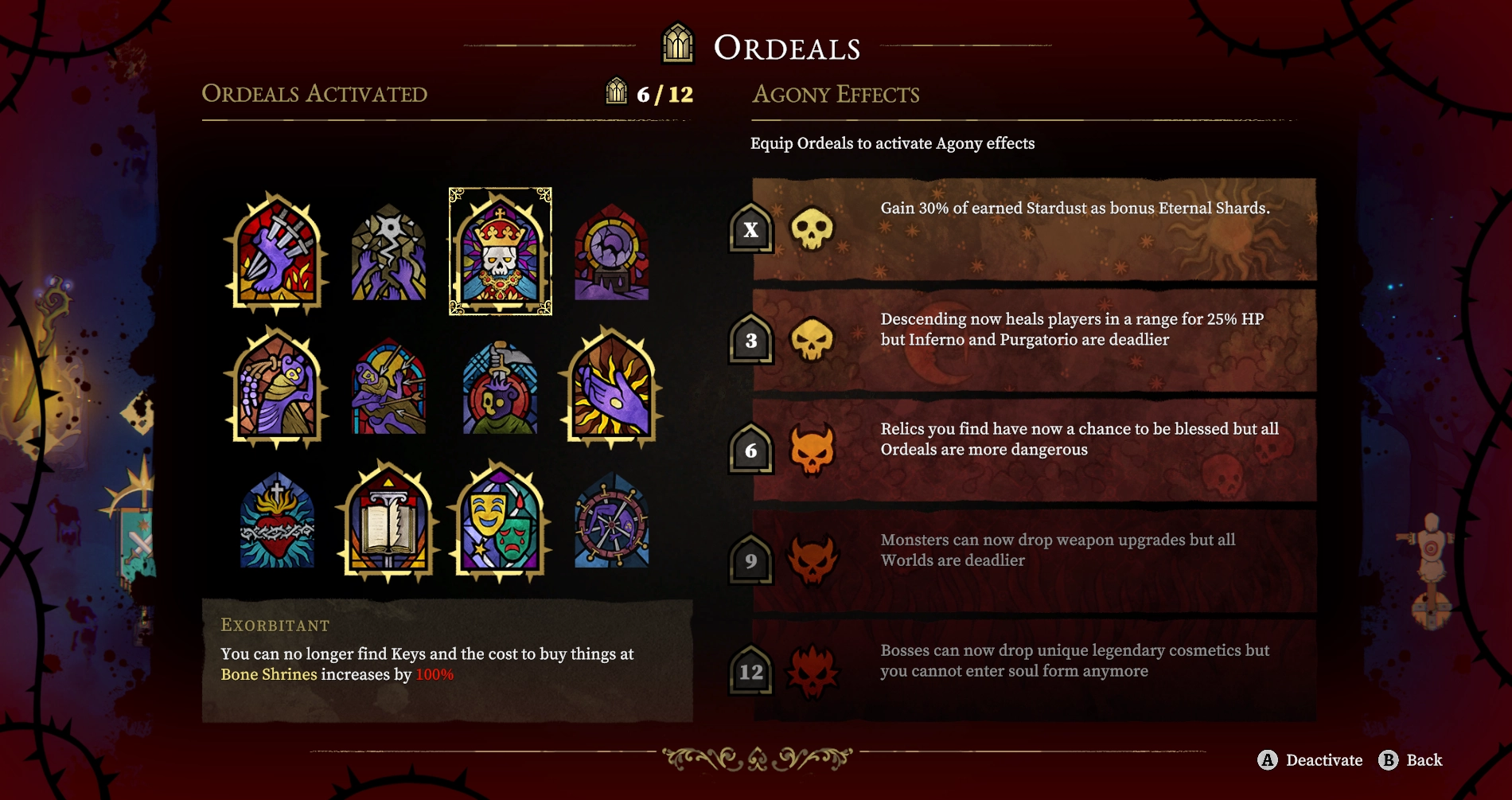Open the Ordeals Activated section
1512x800 pixels.
point(315,94)
